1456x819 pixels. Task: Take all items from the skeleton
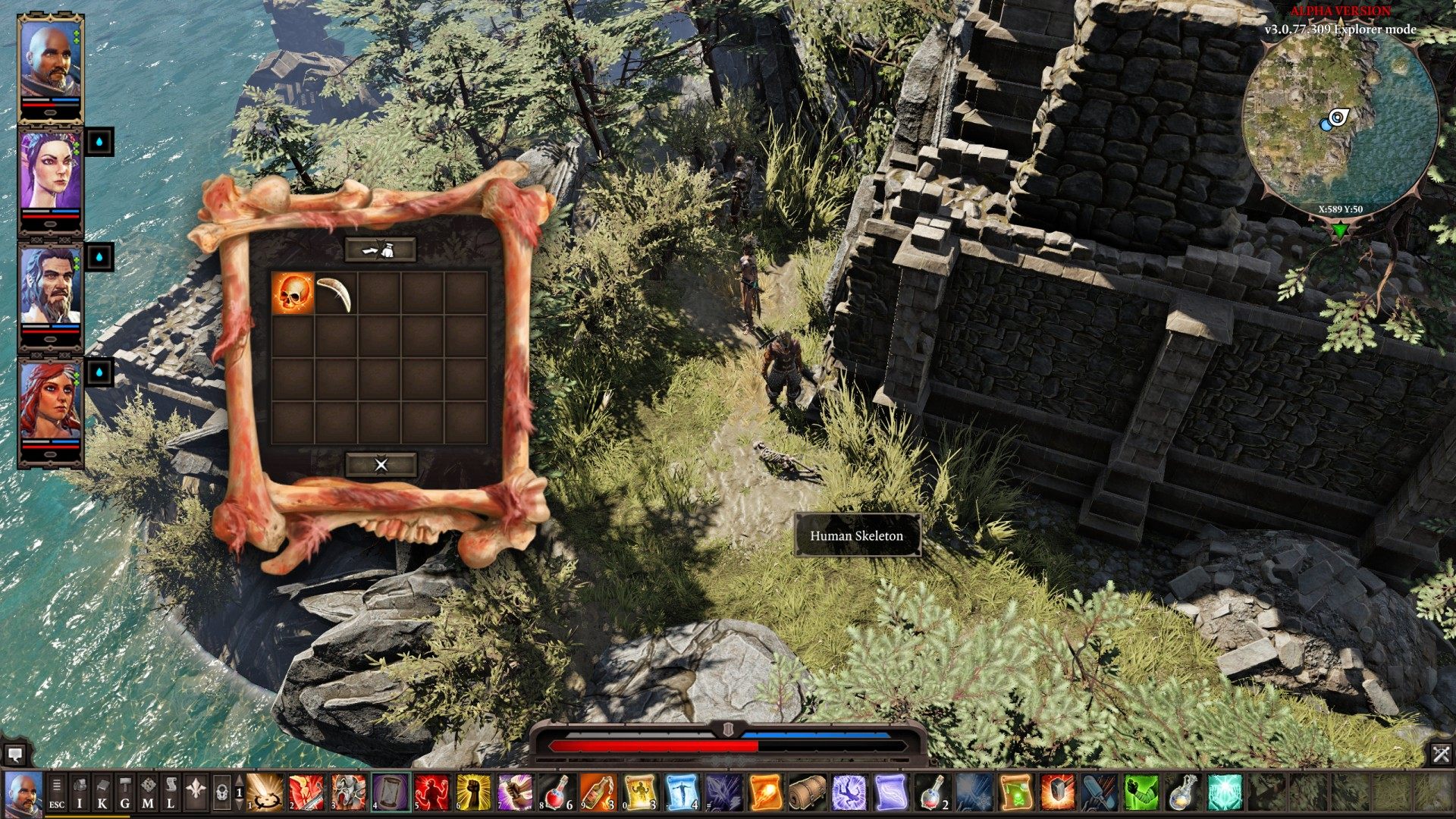pyautogui.click(x=381, y=249)
